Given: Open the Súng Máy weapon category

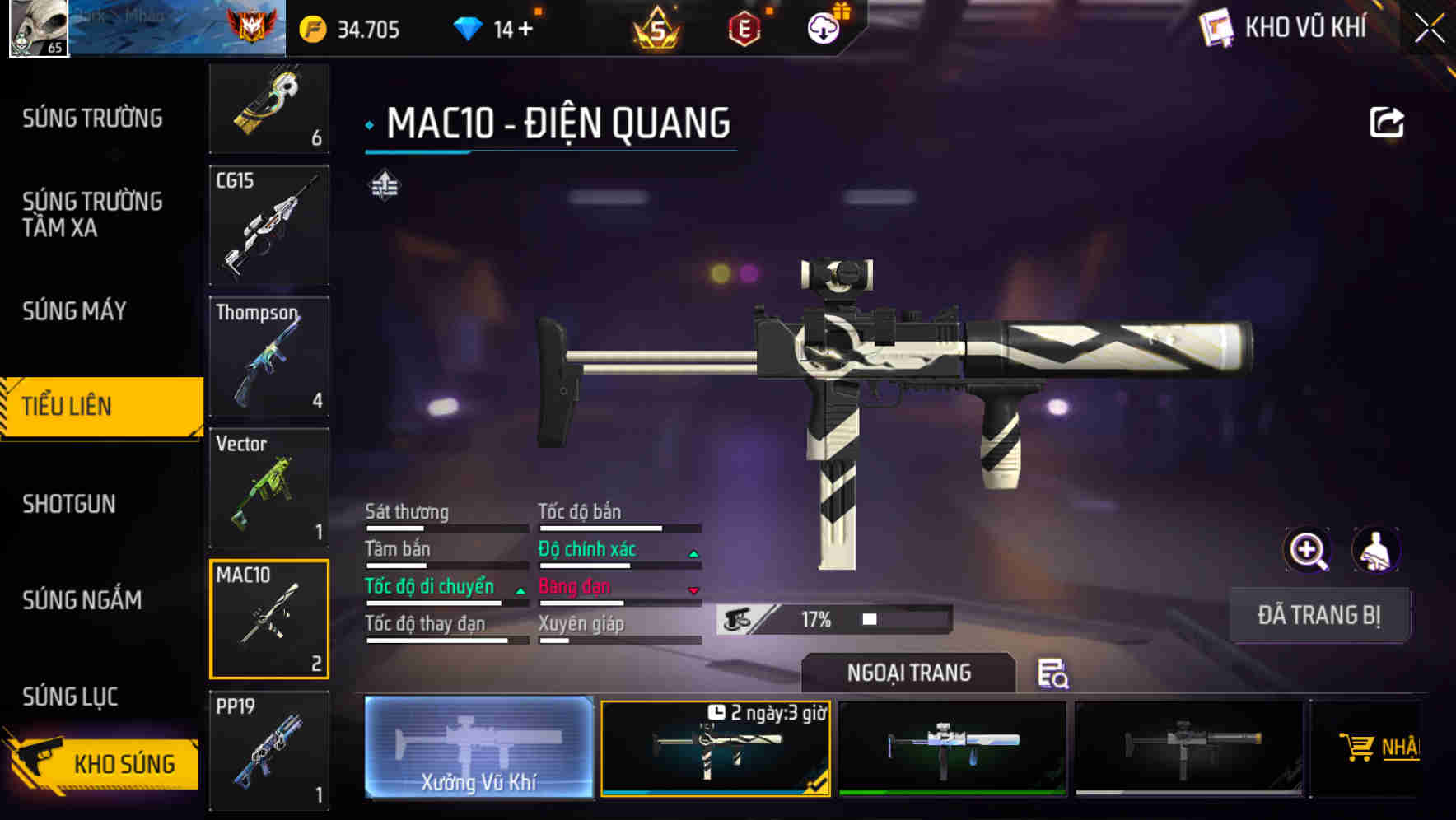Looking at the screenshot, I should coord(74,311).
